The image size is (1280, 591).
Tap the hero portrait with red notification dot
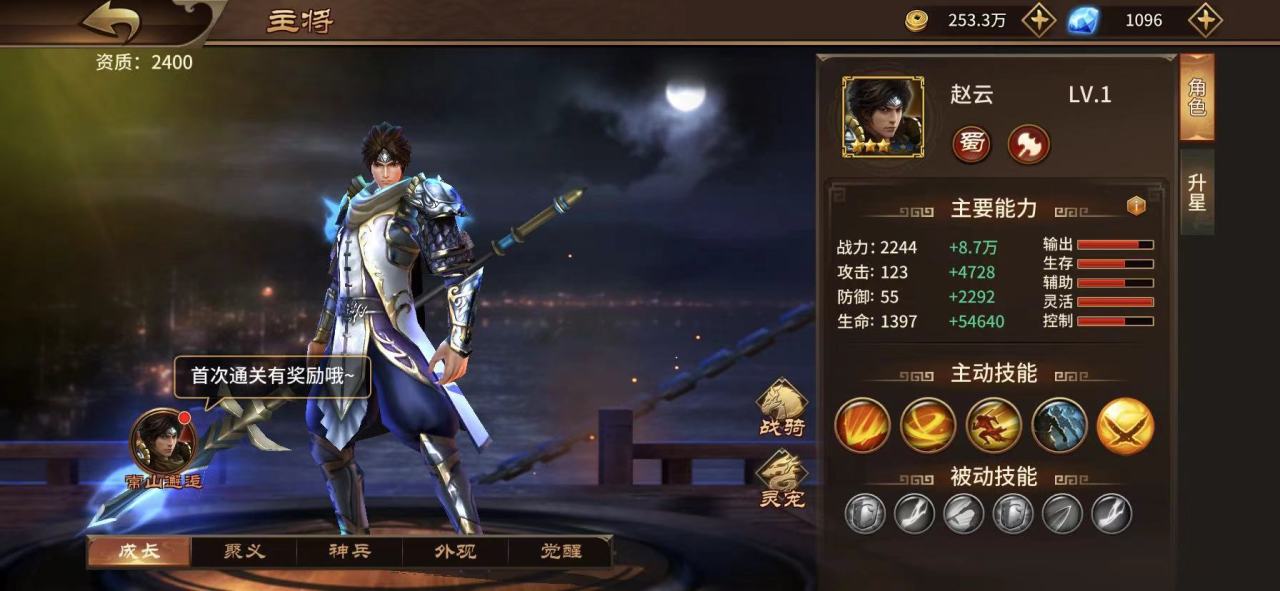[x=162, y=442]
